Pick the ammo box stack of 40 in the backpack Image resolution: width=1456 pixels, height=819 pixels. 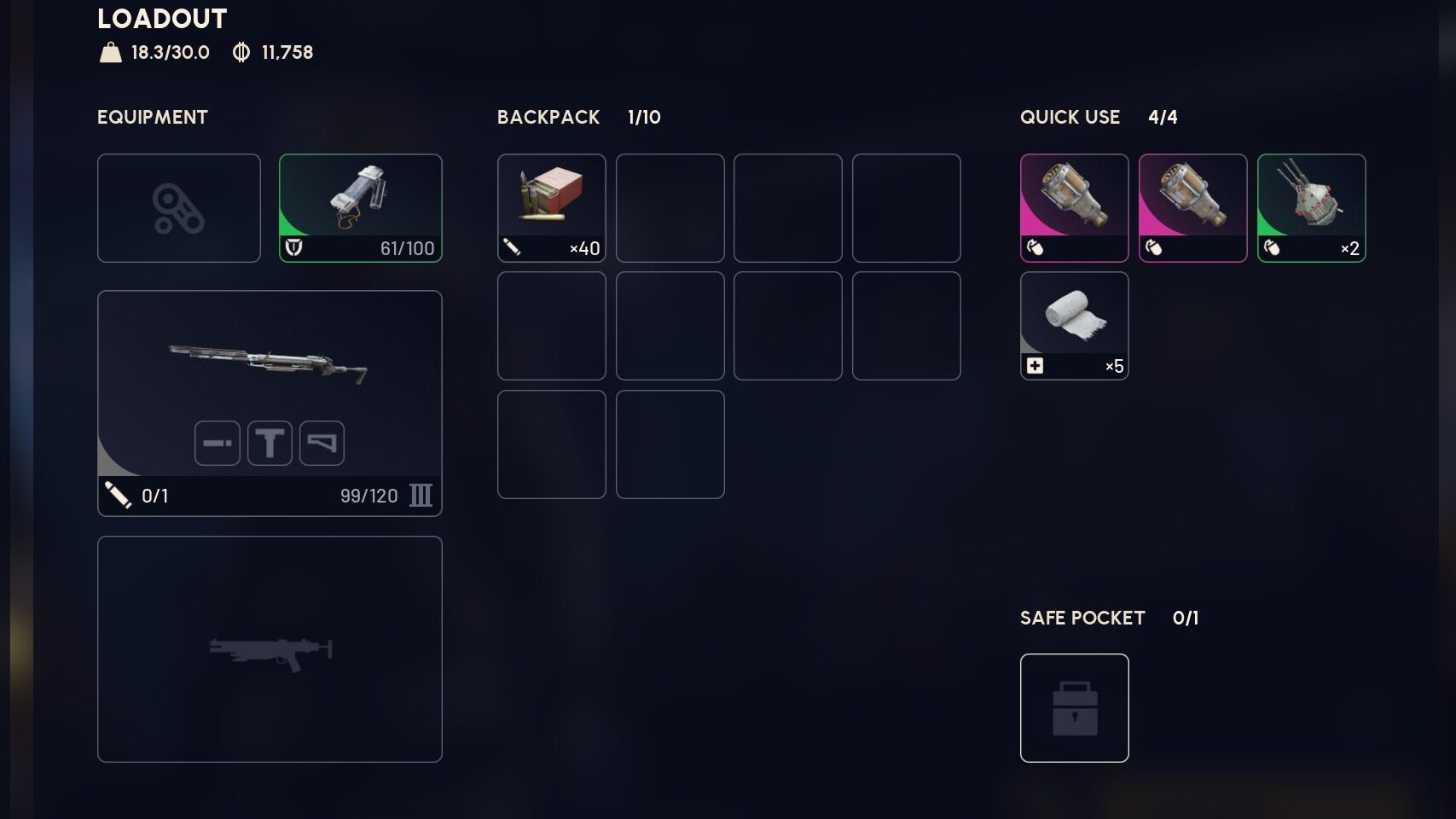click(x=551, y=207)
